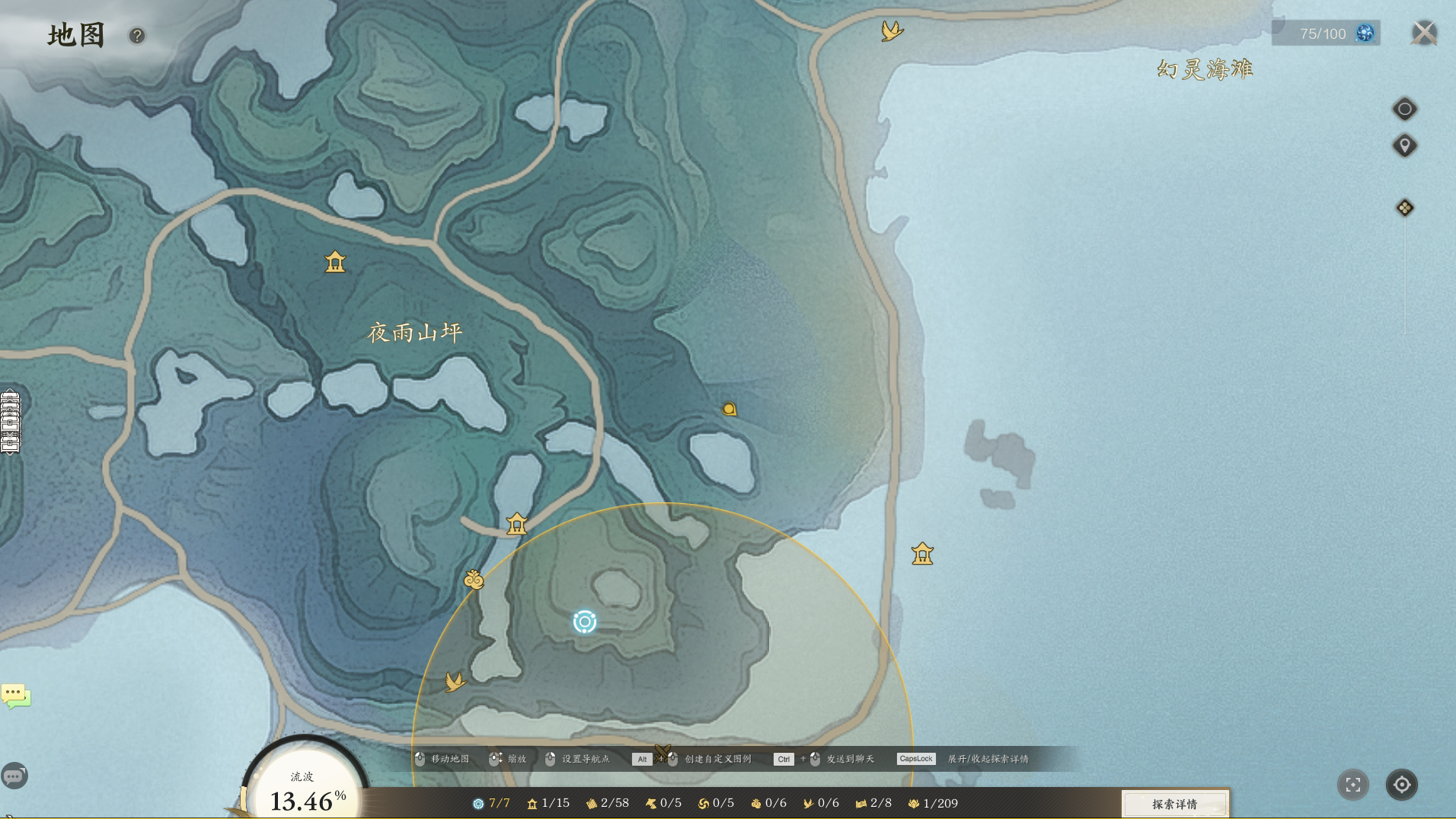Click the four-dot zoom slider handle
This screenshot has width=1456, height=819.
coord(1405,208)
